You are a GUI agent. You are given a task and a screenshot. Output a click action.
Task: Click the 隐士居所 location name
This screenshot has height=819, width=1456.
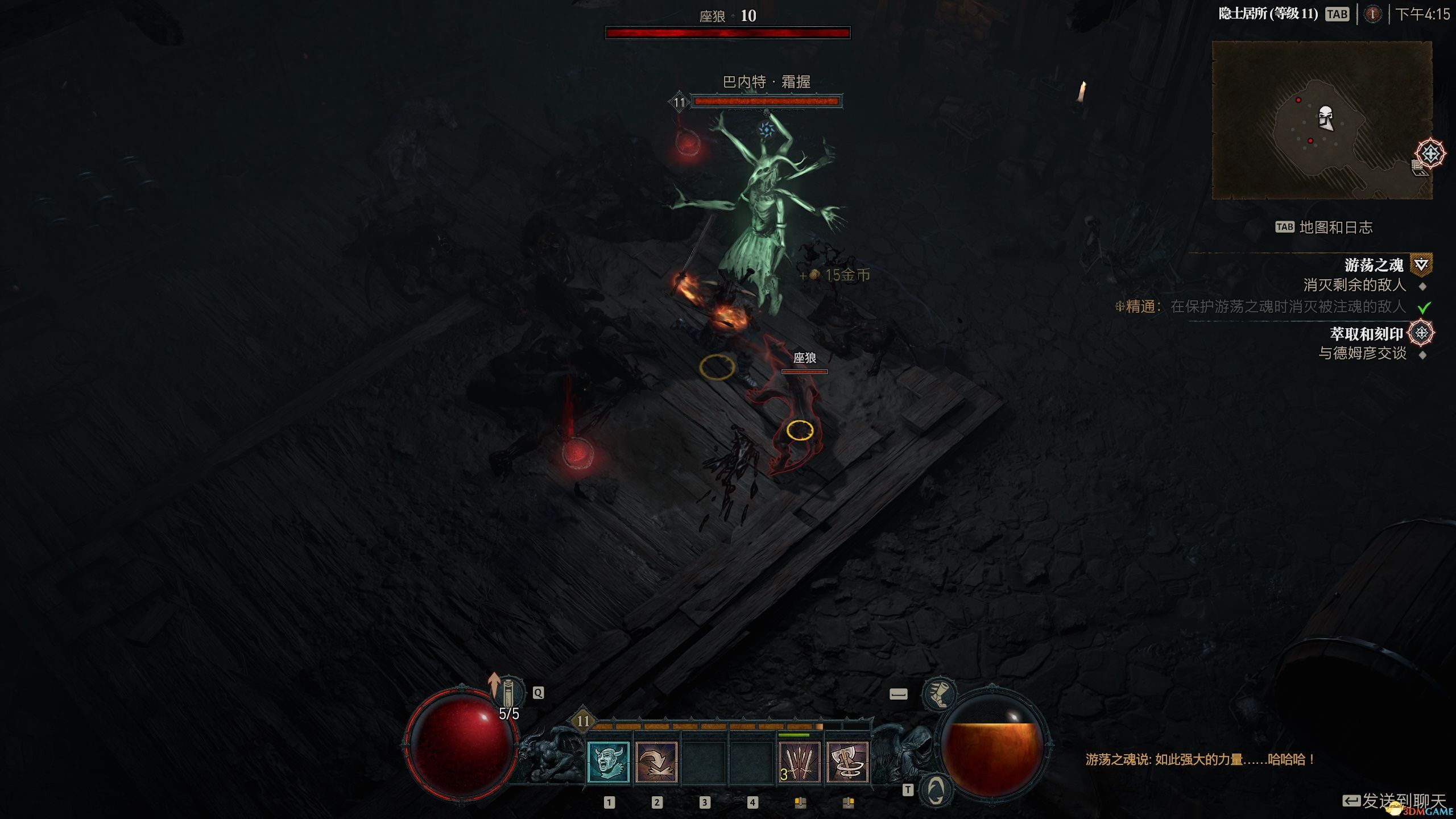1268,14
